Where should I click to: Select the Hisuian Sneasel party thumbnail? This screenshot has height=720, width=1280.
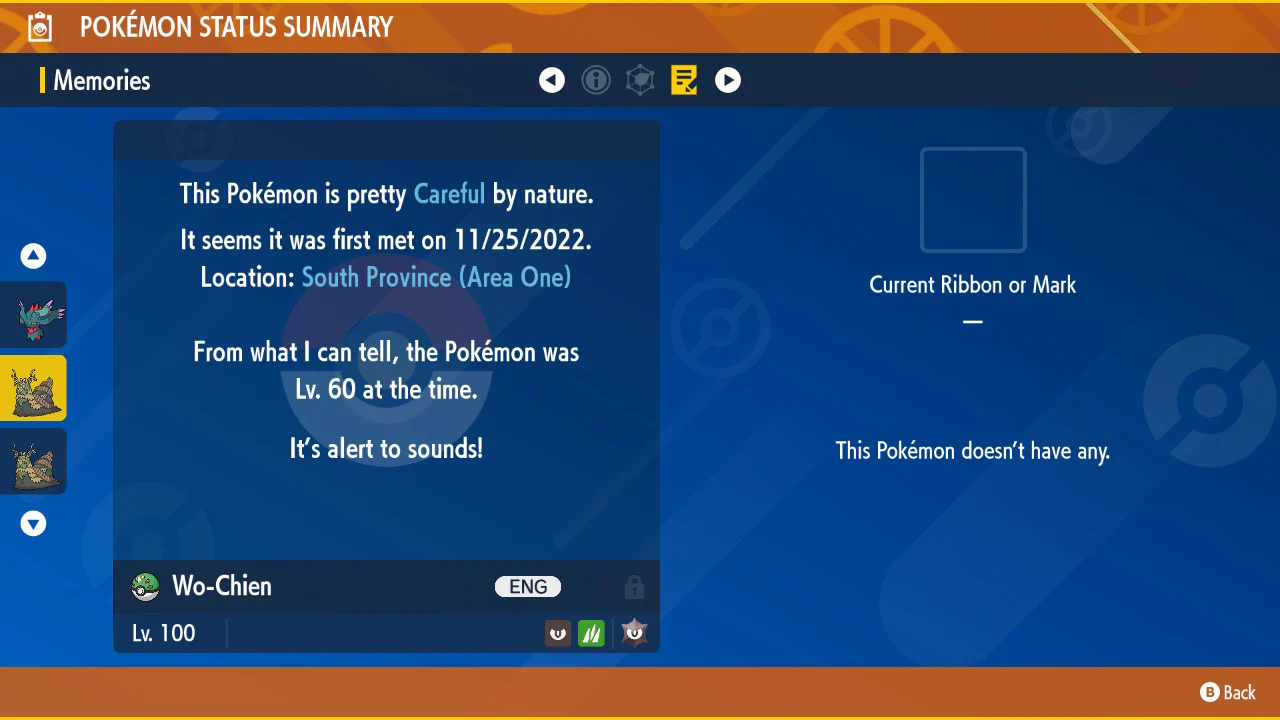pyautogui.click(x=34, y=315)
